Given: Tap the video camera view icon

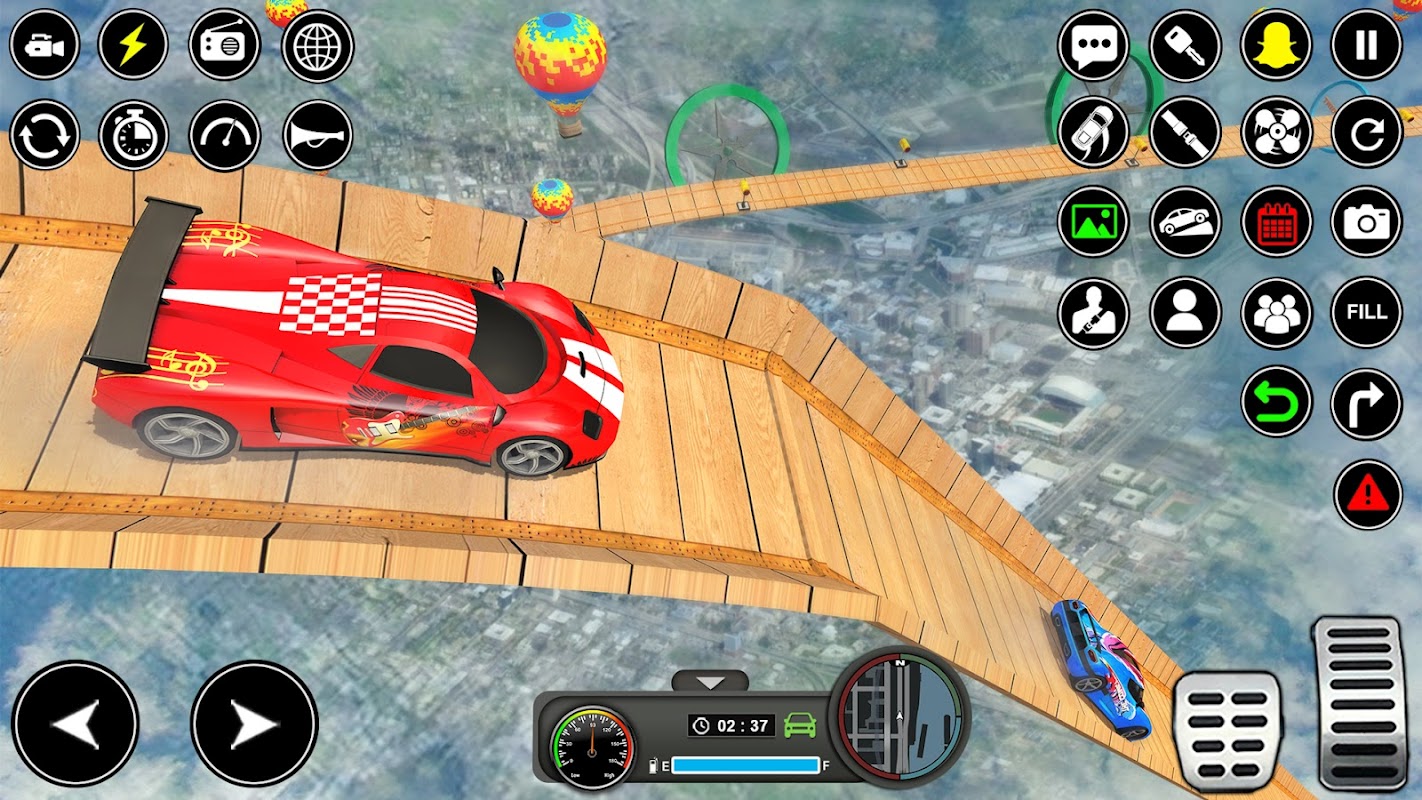Looking at the screenshot, I should pos(45,46).
